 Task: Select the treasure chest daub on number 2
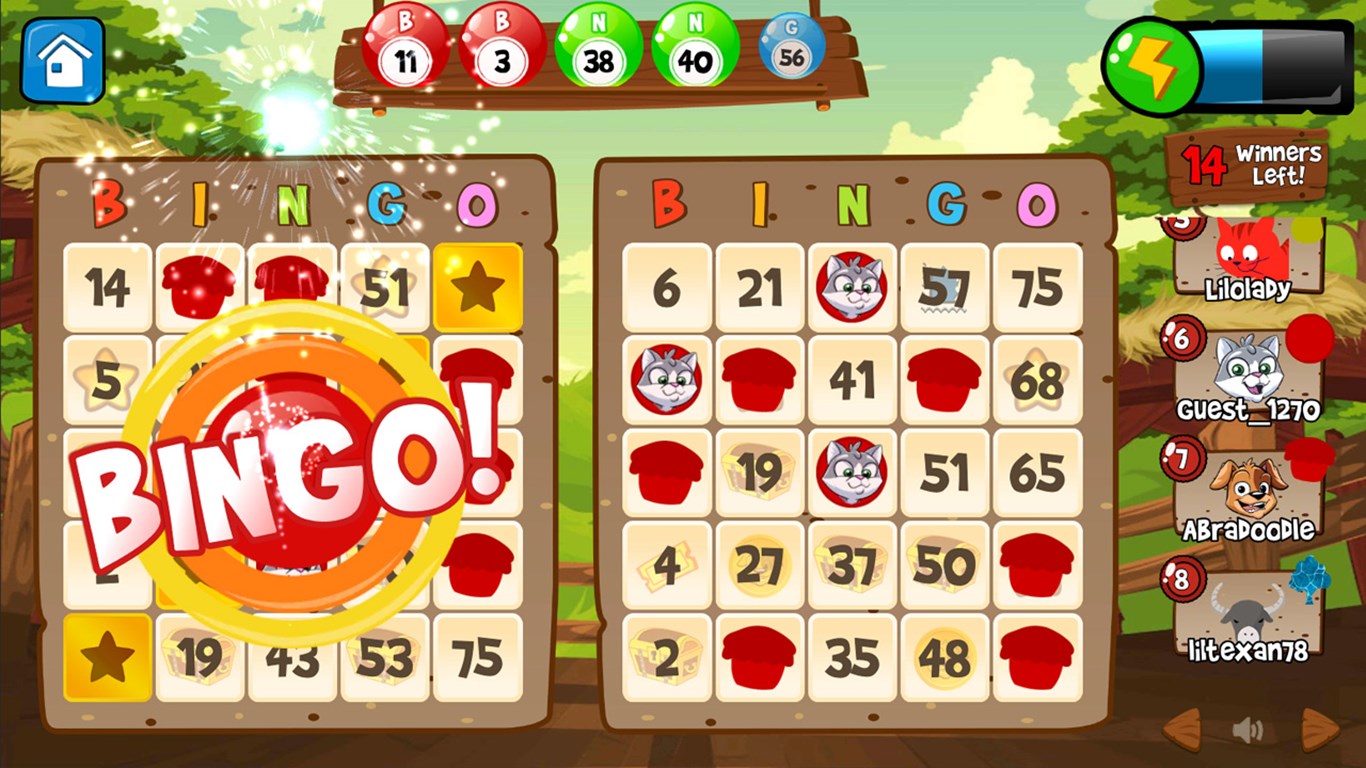click(x=666, y=655)
